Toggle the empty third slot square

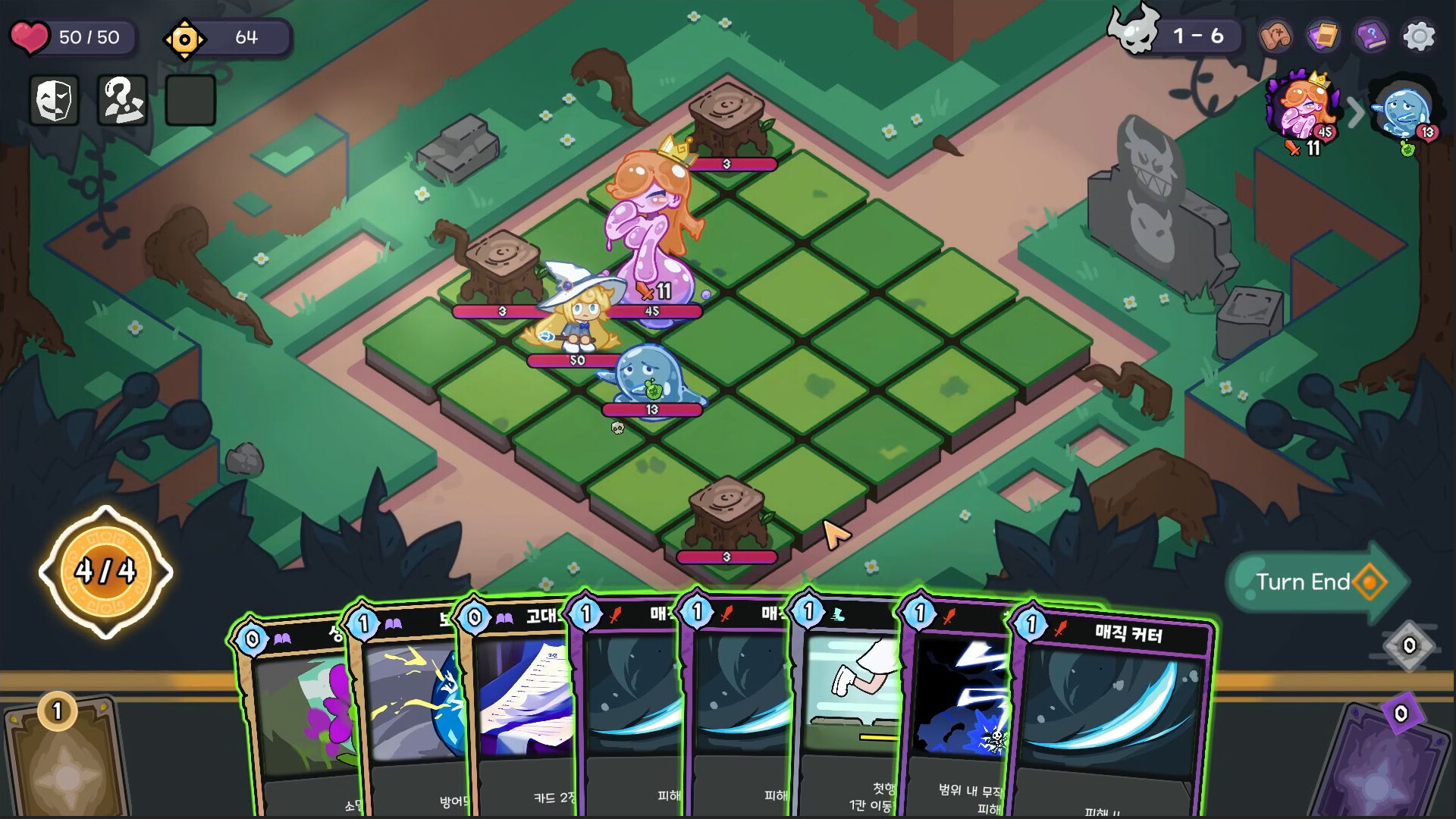click(x=190, y=99)
